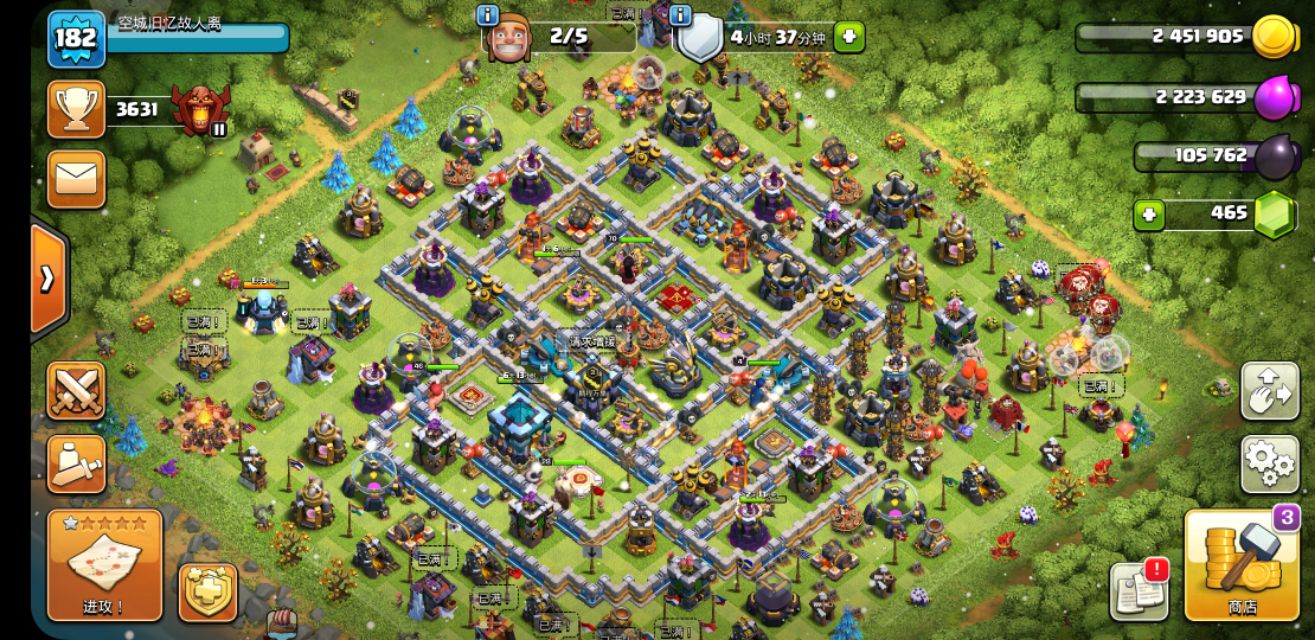This screenshot has width=1315, height=640.
Task: Tap the Legend league skull badge
Action: coord(198,108)
